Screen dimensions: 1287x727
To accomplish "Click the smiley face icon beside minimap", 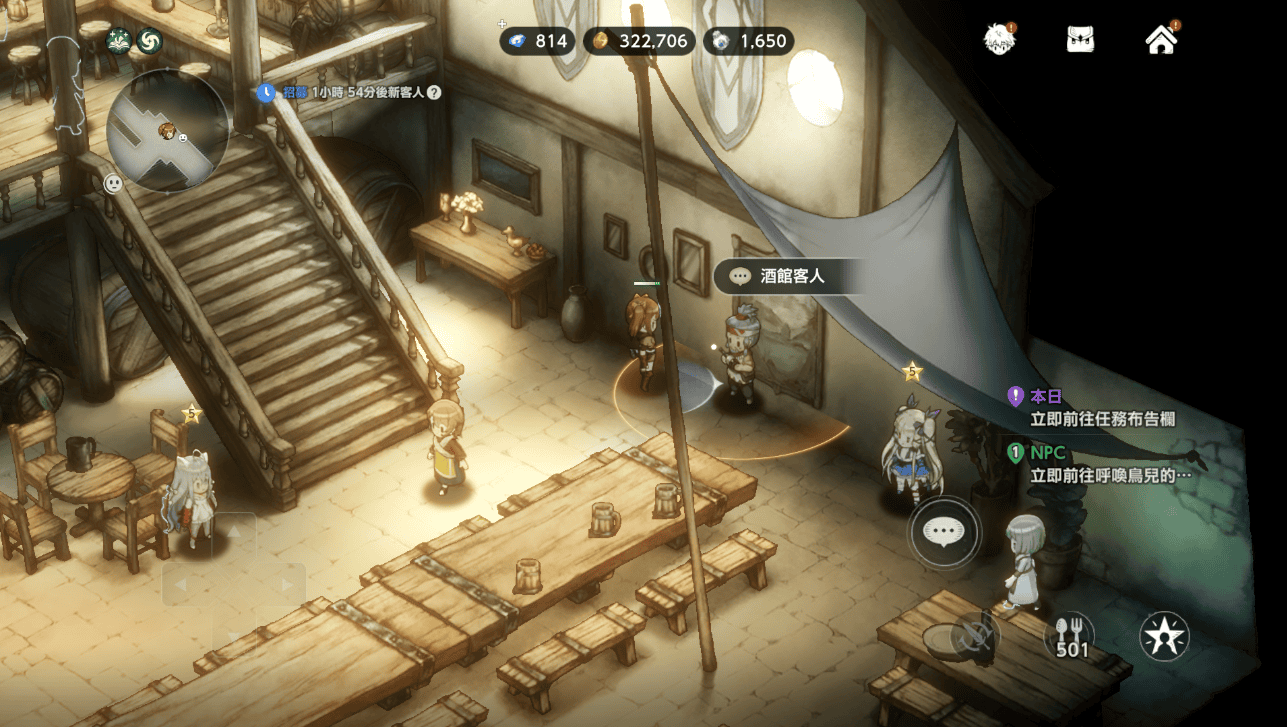I will [114, 184].
